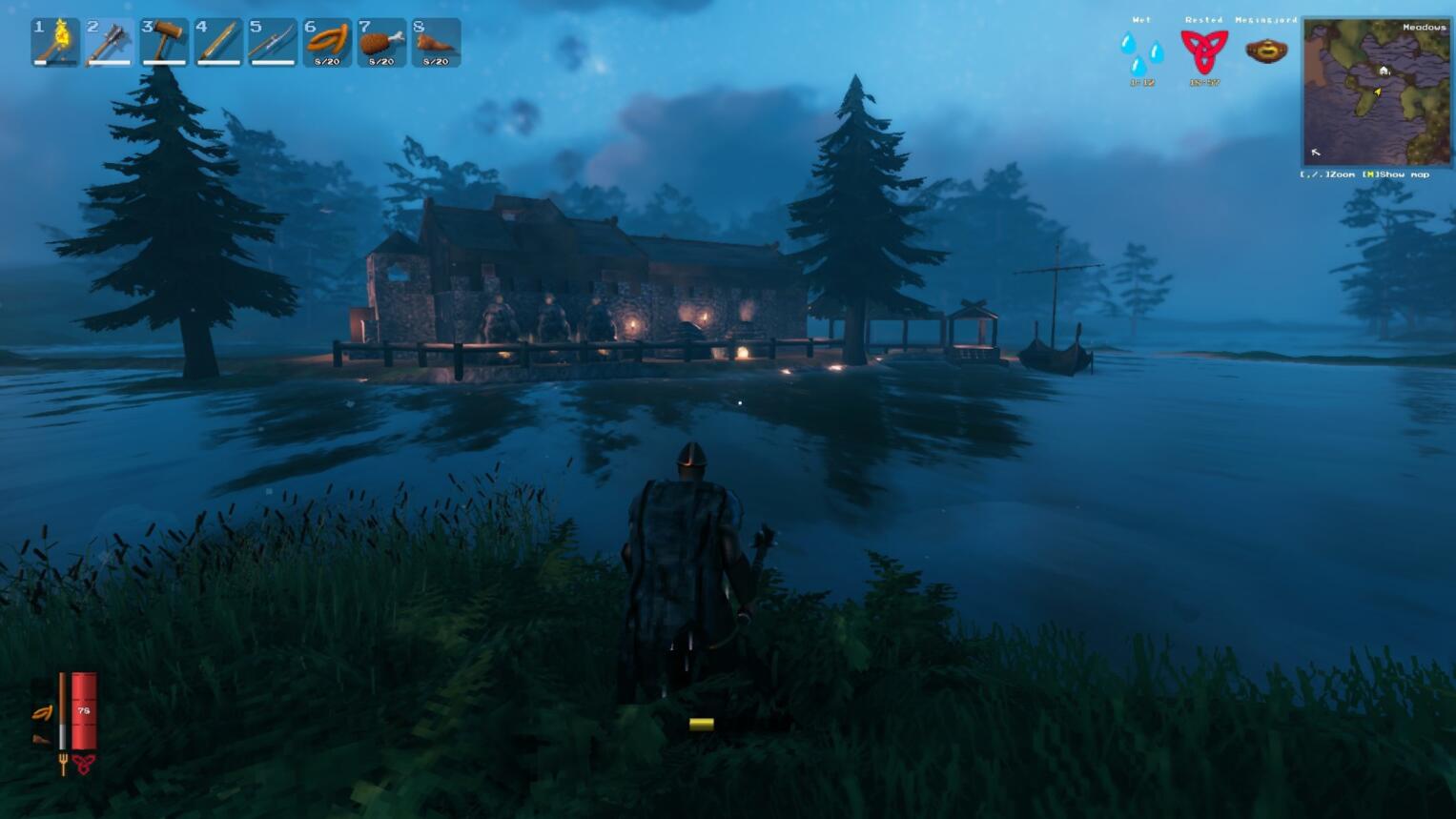The image size is (1456, 819).
Task: Click the house marker on the minimap
Action: (x=1384, y=71)
